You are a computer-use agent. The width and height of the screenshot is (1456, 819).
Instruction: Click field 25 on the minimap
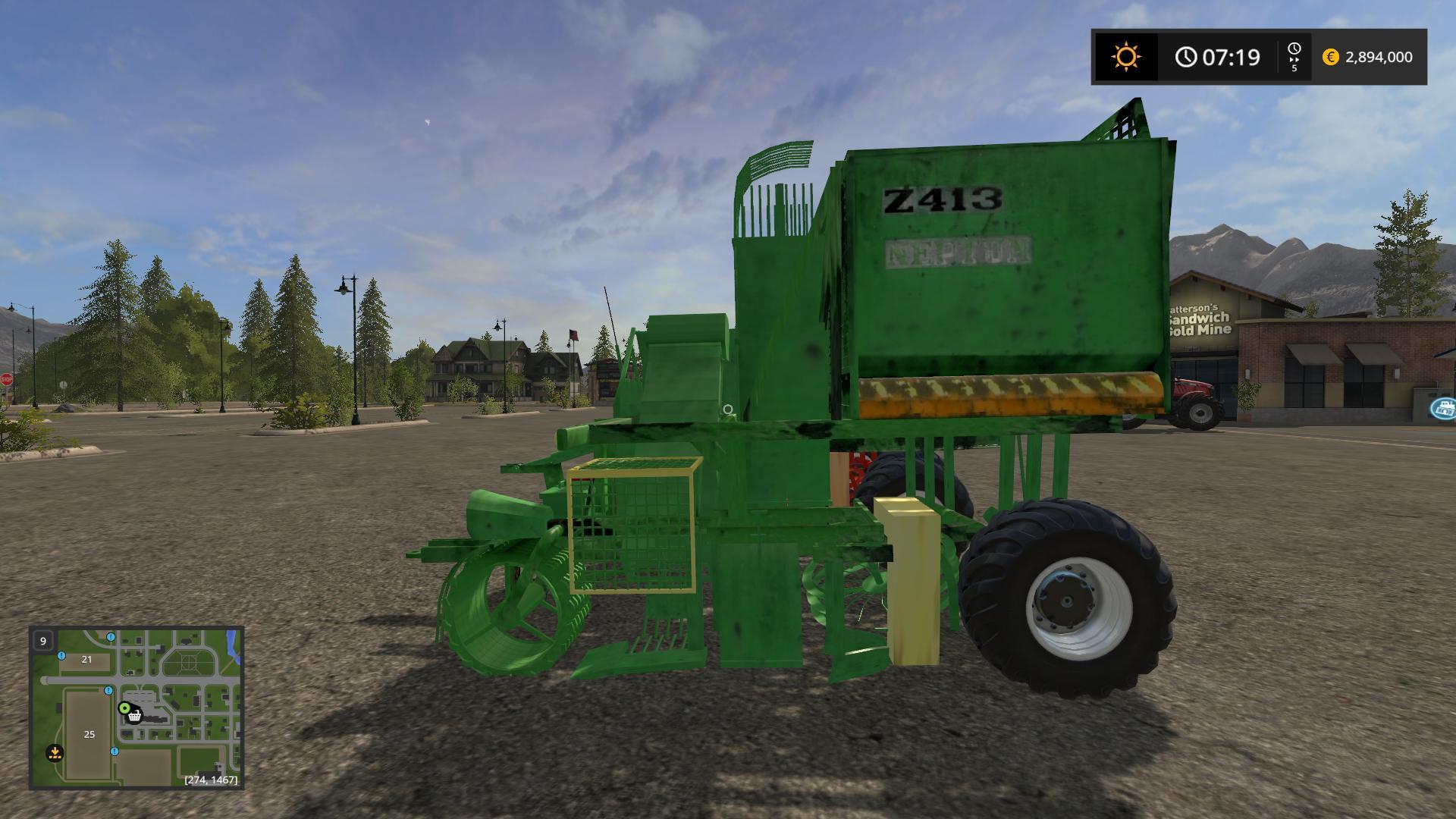point(88,734)
